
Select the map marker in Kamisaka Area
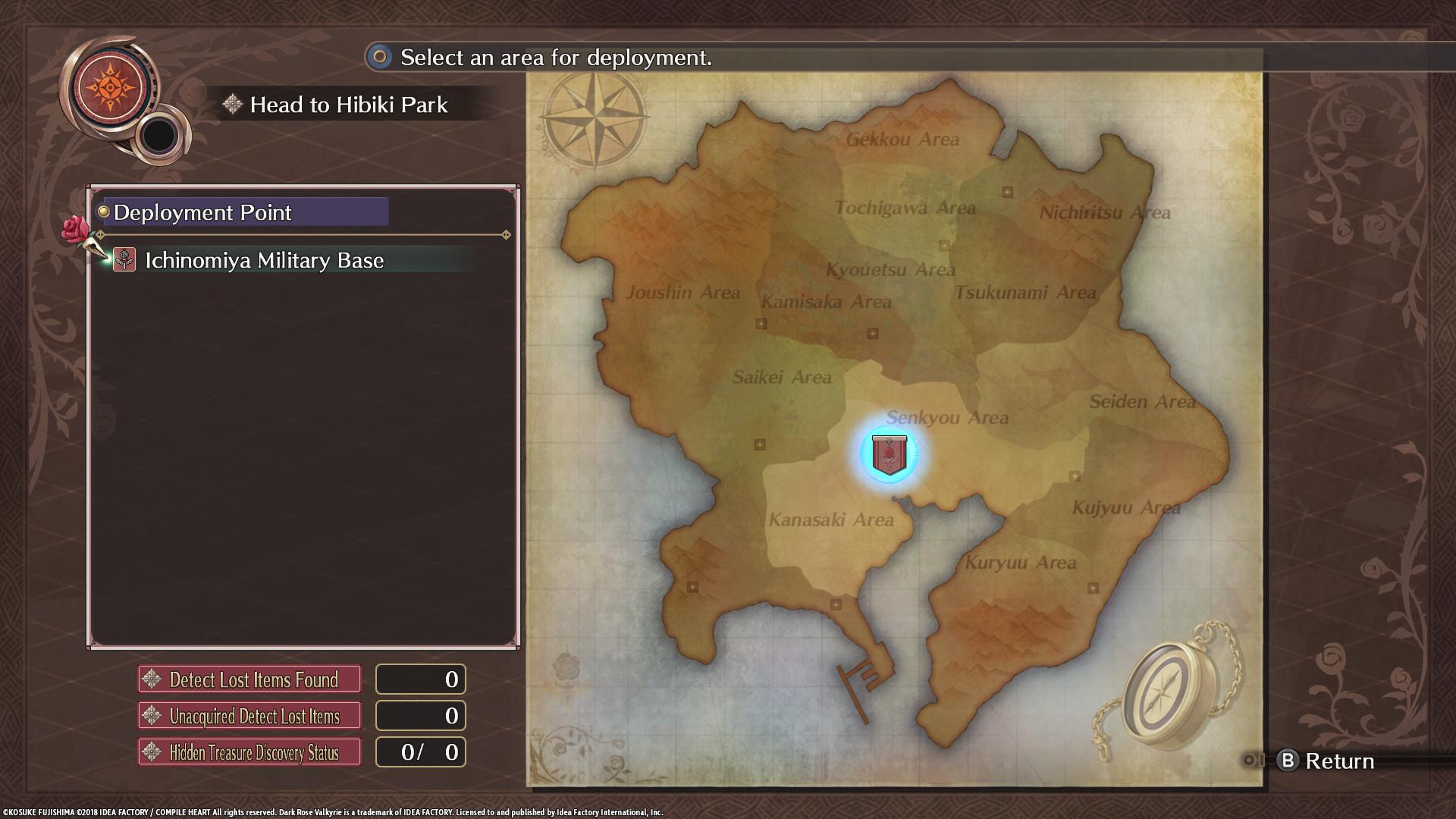click(763, 322)
